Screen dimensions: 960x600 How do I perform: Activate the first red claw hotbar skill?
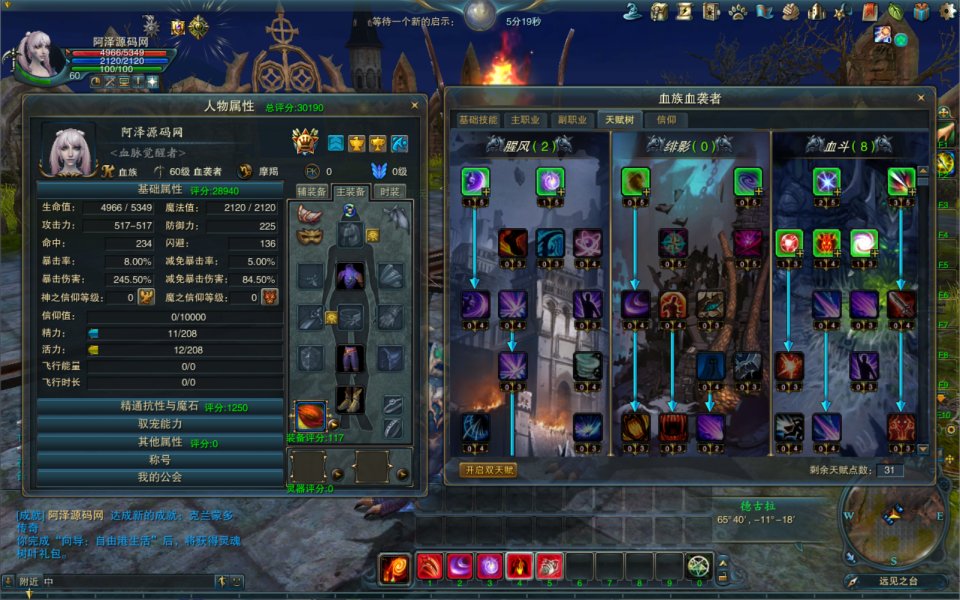point(430,566)
